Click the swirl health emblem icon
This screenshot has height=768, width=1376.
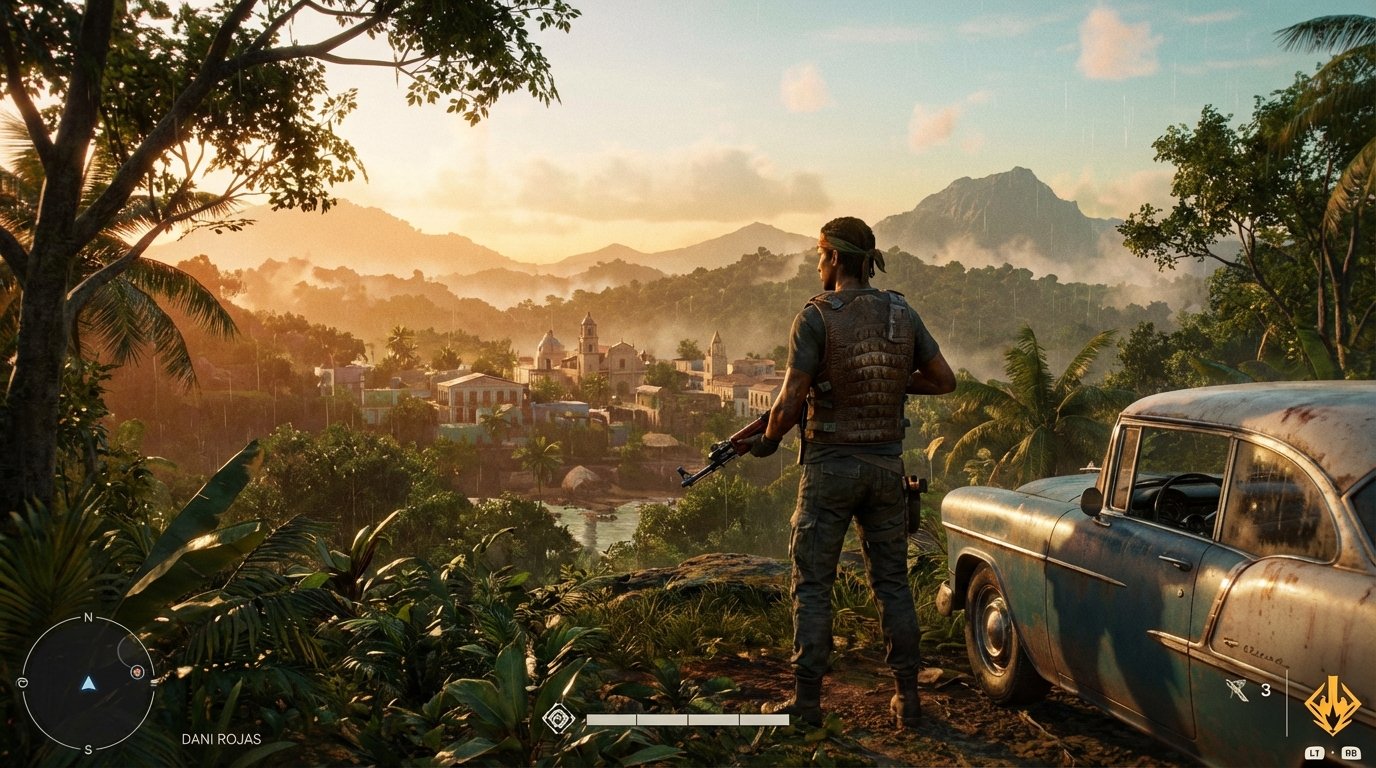pos(557,718)
